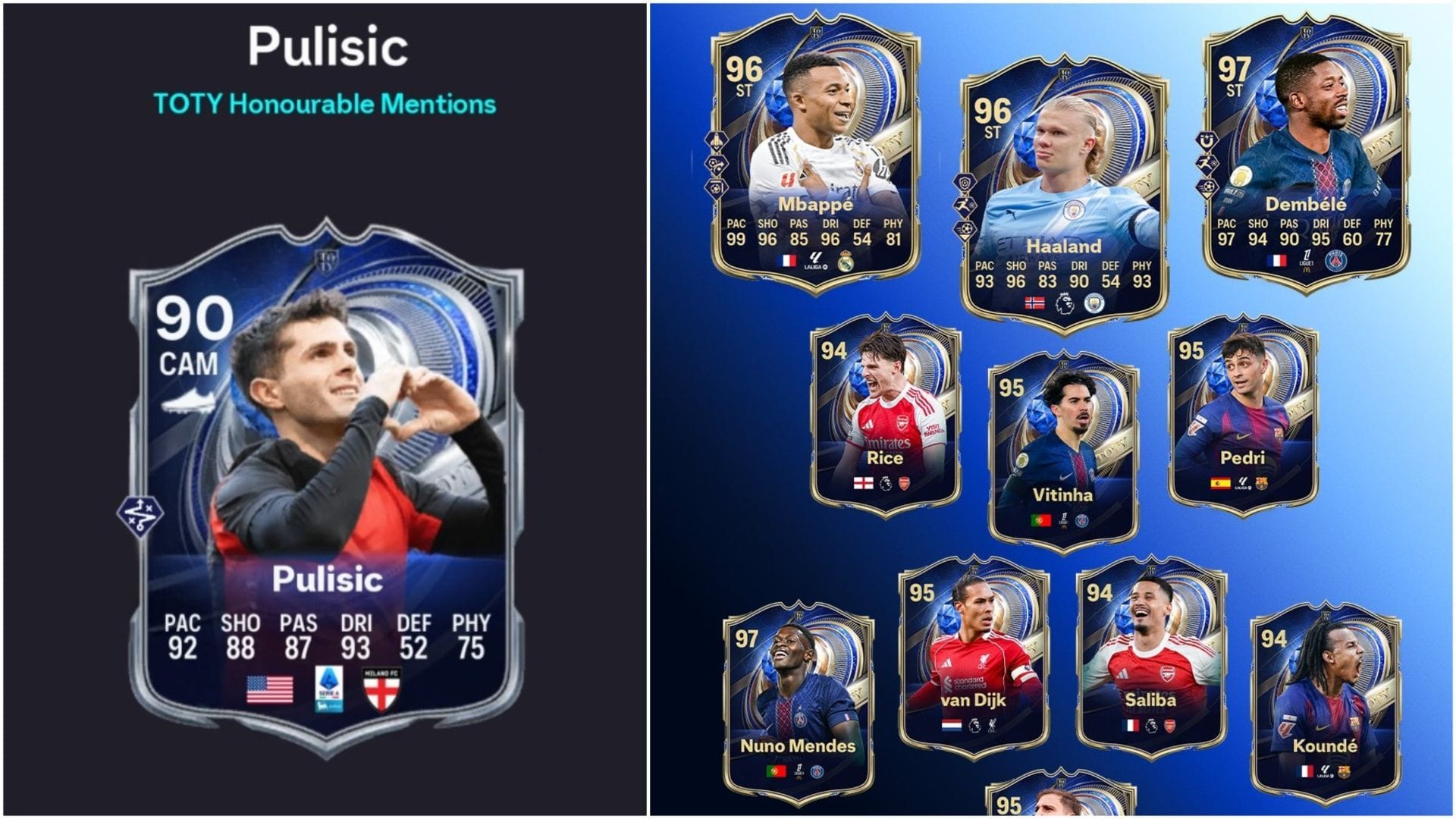Screen dimensions: 1456x819
Task: Select the Liverpool badge on van Dijk's card
Action: tap(993, 724)
